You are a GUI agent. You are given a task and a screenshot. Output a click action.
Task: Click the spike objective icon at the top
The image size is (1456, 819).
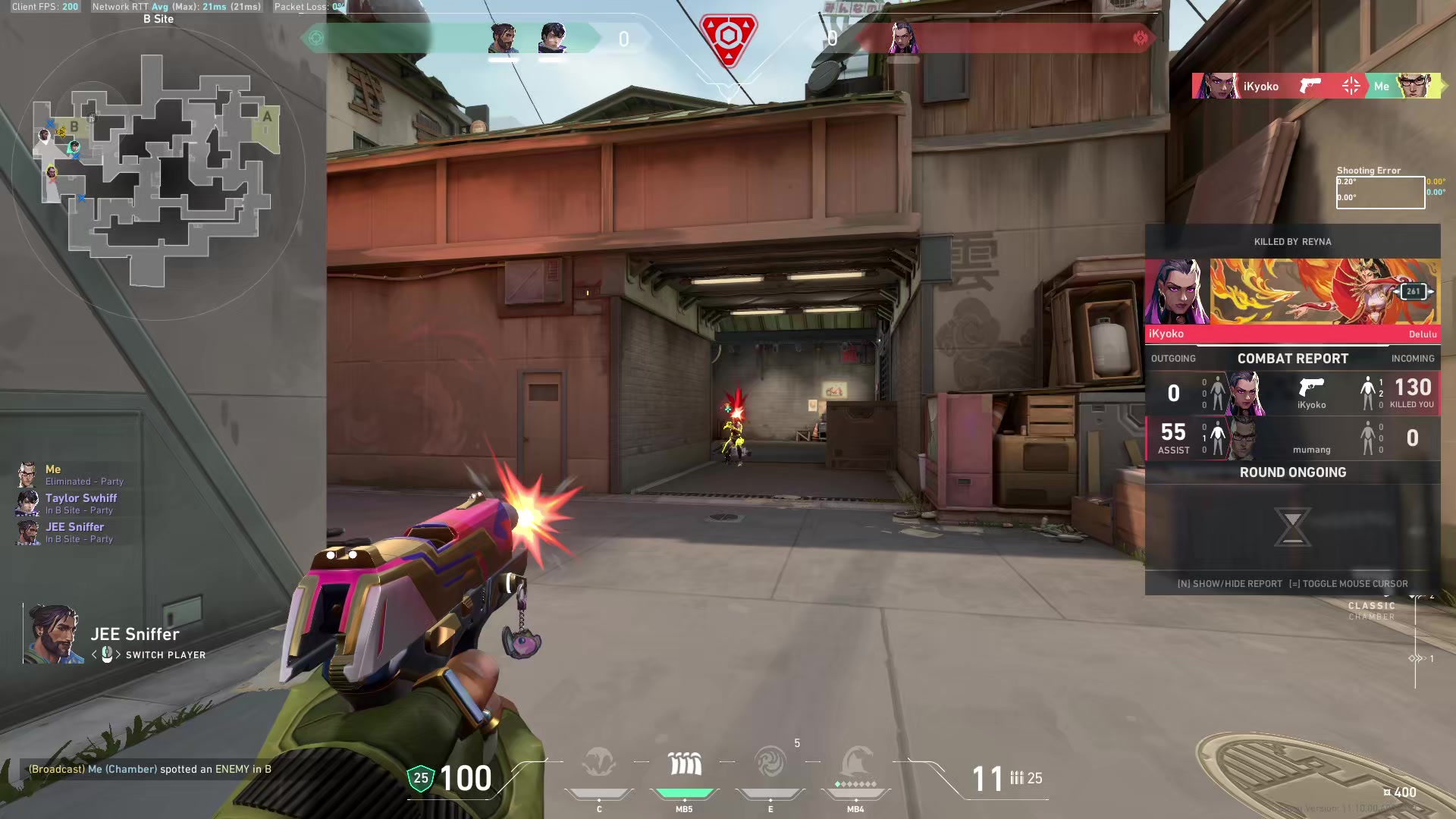[728, 38]
